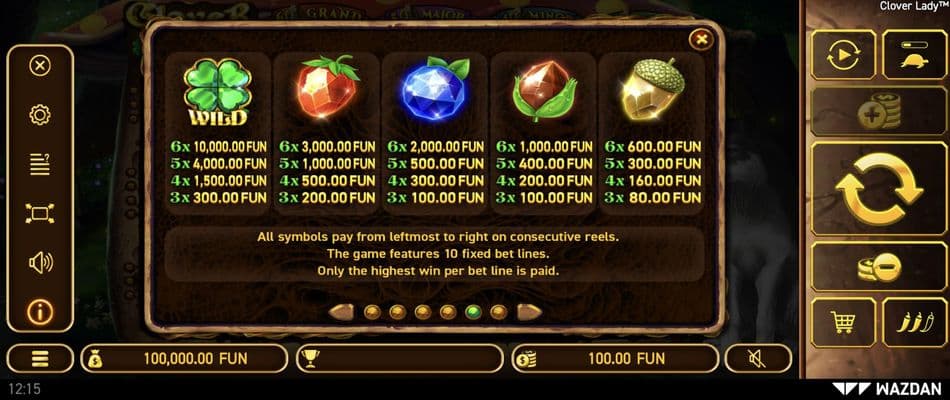Unmute using the crossed speaker button
Screen dimensions: 950x400
(x=757, y=358)
